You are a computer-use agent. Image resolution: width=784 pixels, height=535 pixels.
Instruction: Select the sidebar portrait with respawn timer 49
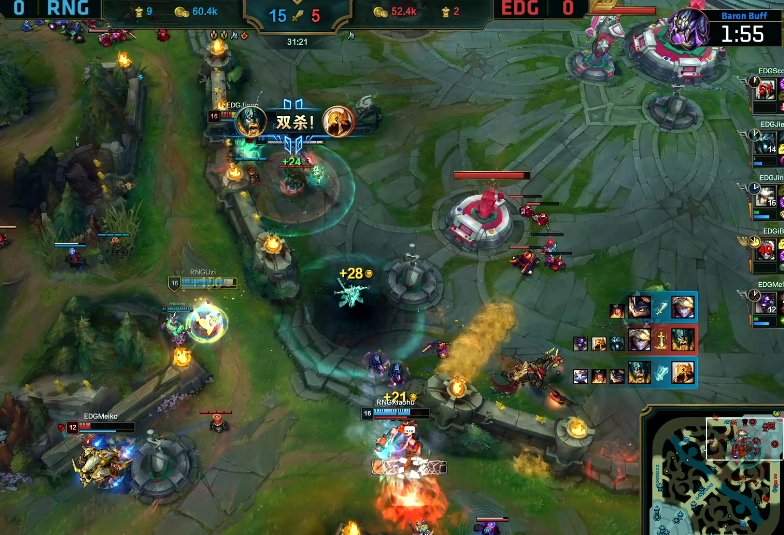point(769,250)
